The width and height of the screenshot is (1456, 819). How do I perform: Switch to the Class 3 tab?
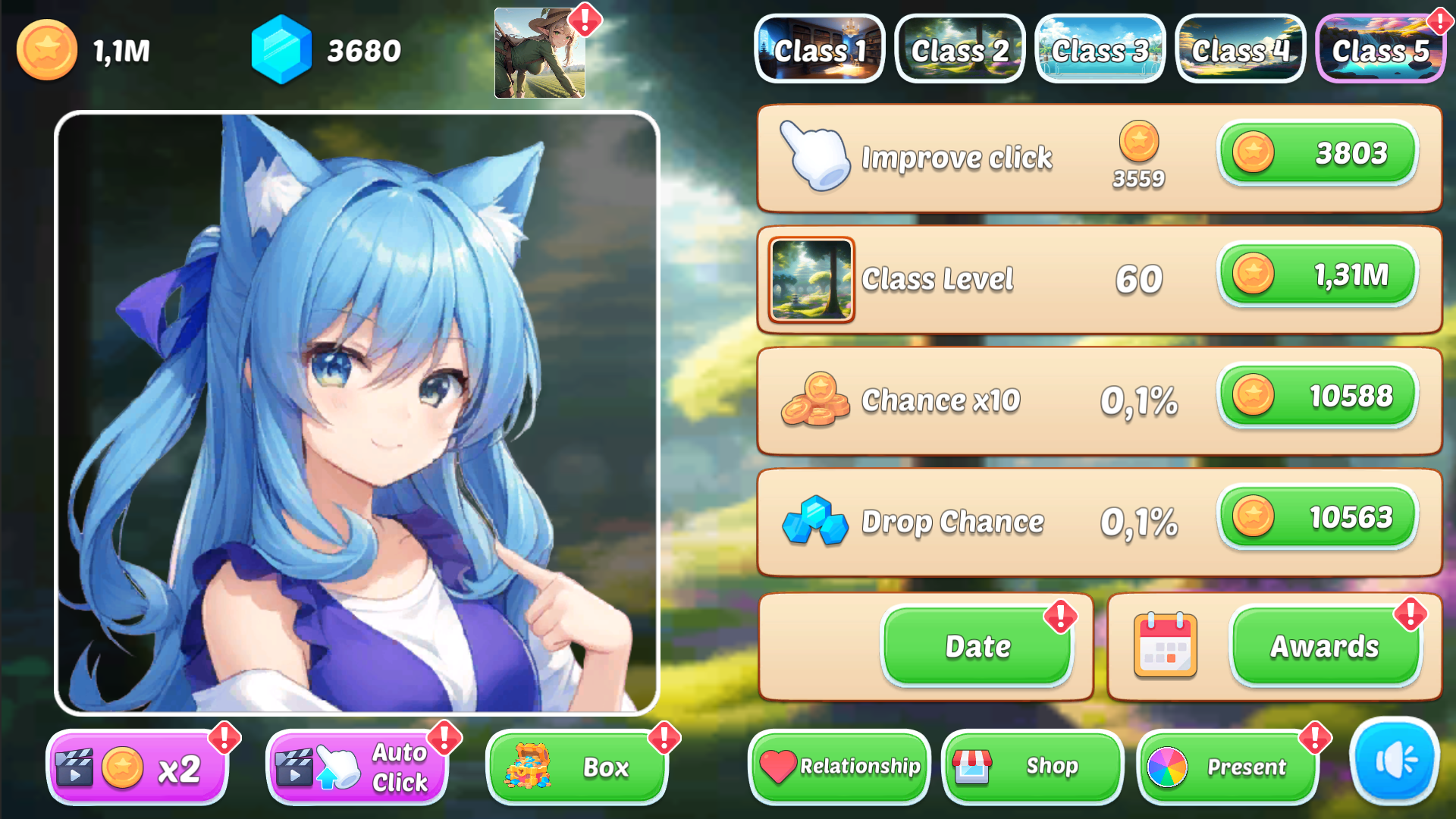coord(1100,49)
